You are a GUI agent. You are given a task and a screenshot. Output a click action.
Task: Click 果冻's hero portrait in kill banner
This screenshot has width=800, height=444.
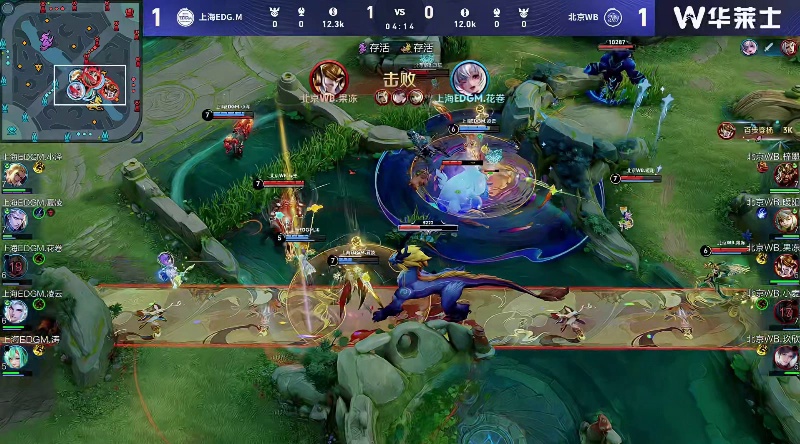pos(326,78)
